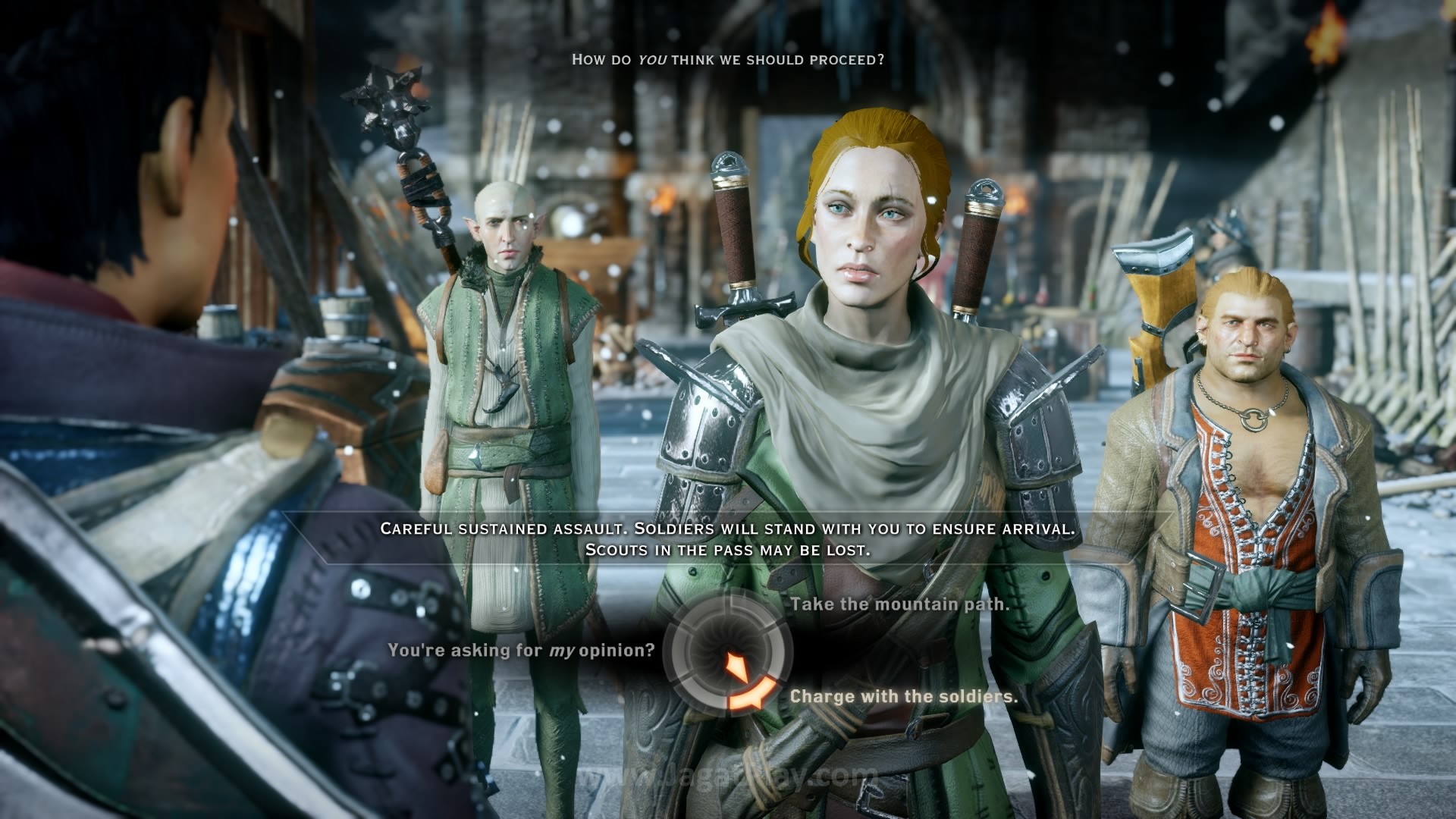Select 'Charge with the soldiers' option
Screen dimensions: 1456x819
[x=903, y=696]
